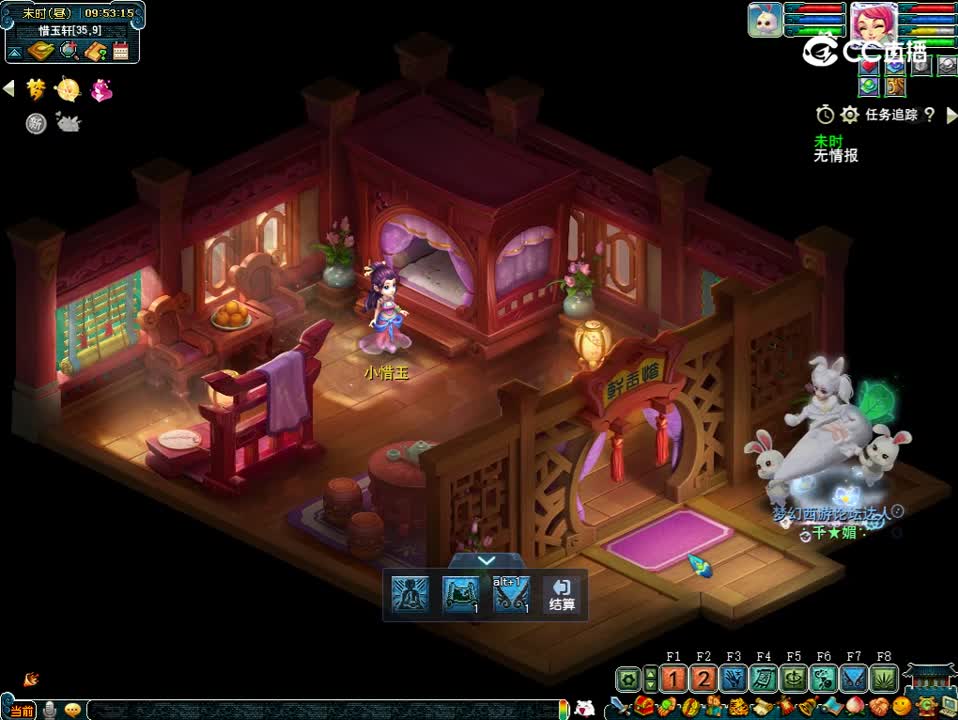
Task: Expand the task tracker with right arrow
Action: (952, 115)
